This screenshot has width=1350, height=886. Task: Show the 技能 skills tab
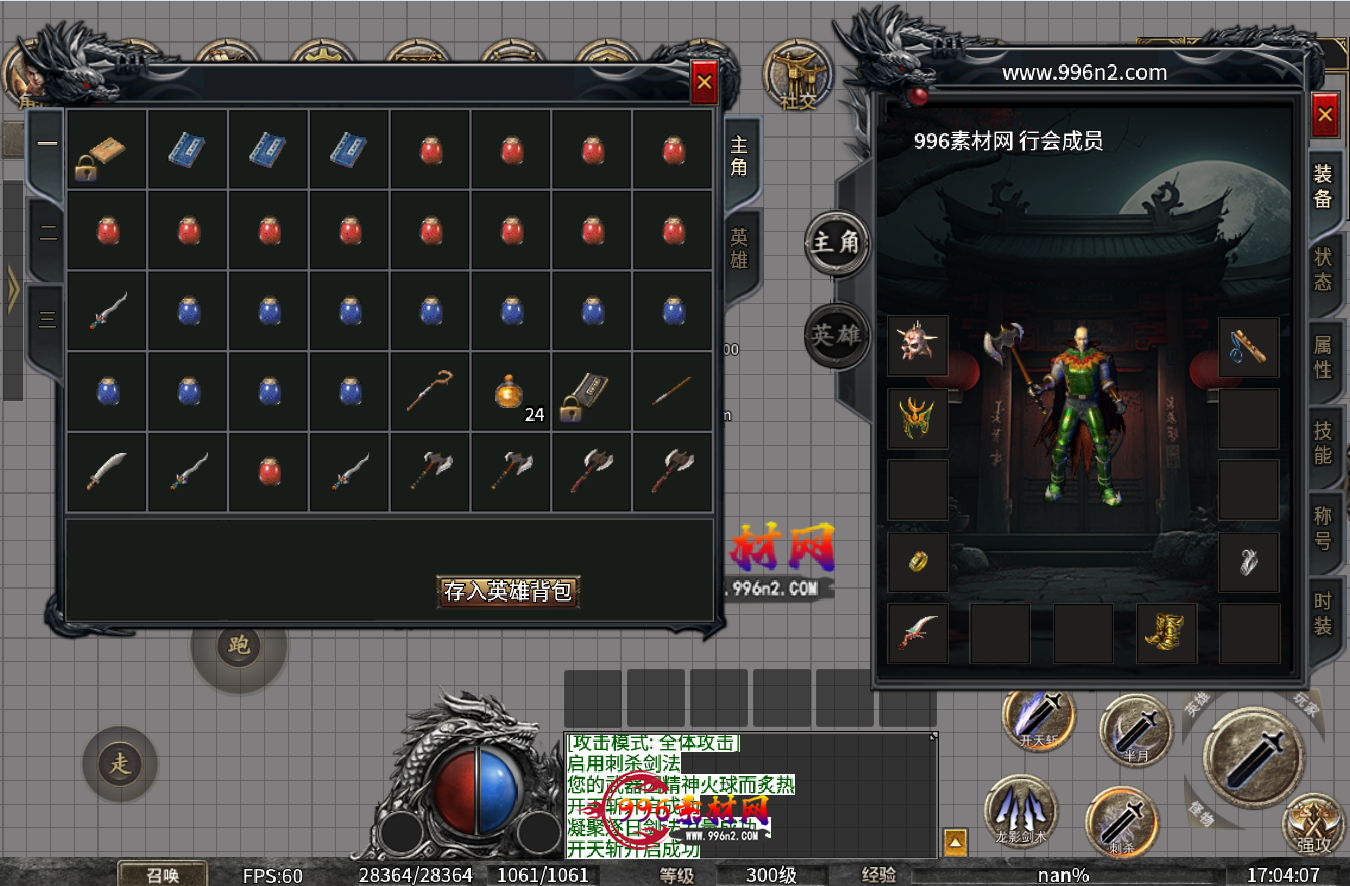click(1323, 442)
